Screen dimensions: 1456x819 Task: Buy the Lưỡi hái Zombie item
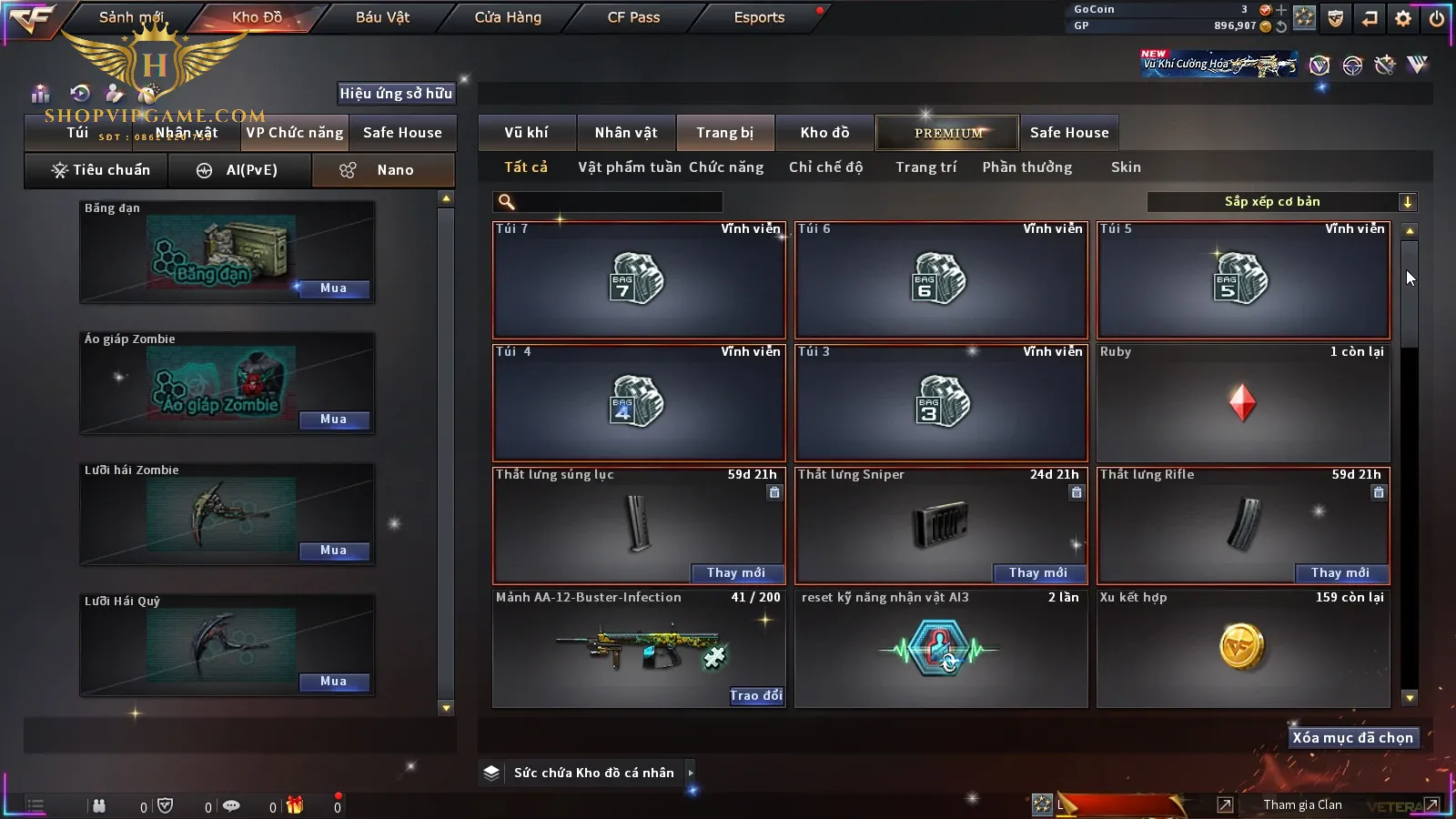point(333,551)
